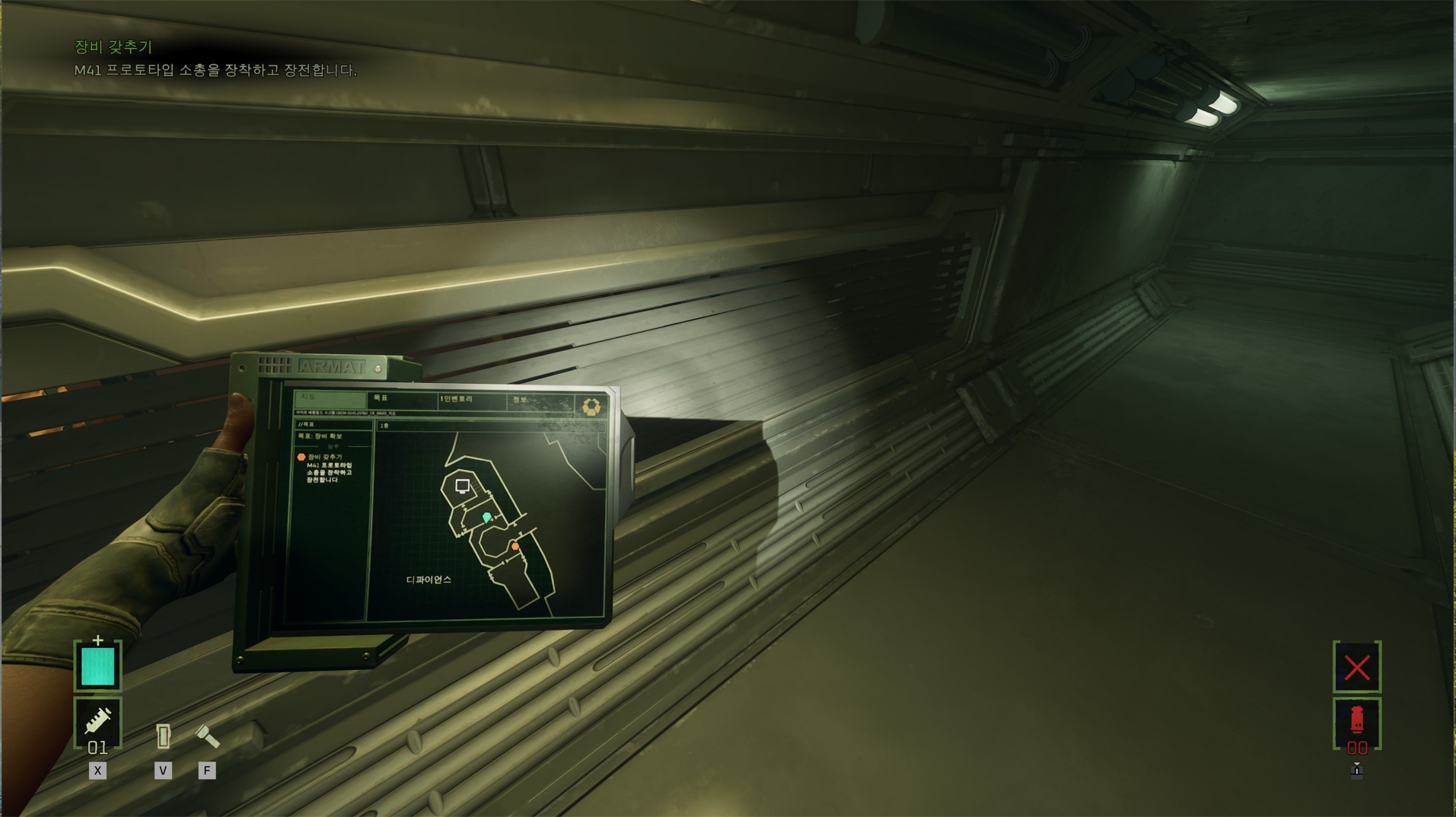Click the computer terminal icon on the map
The image size is (1456, 817).
tap(462, 487)
